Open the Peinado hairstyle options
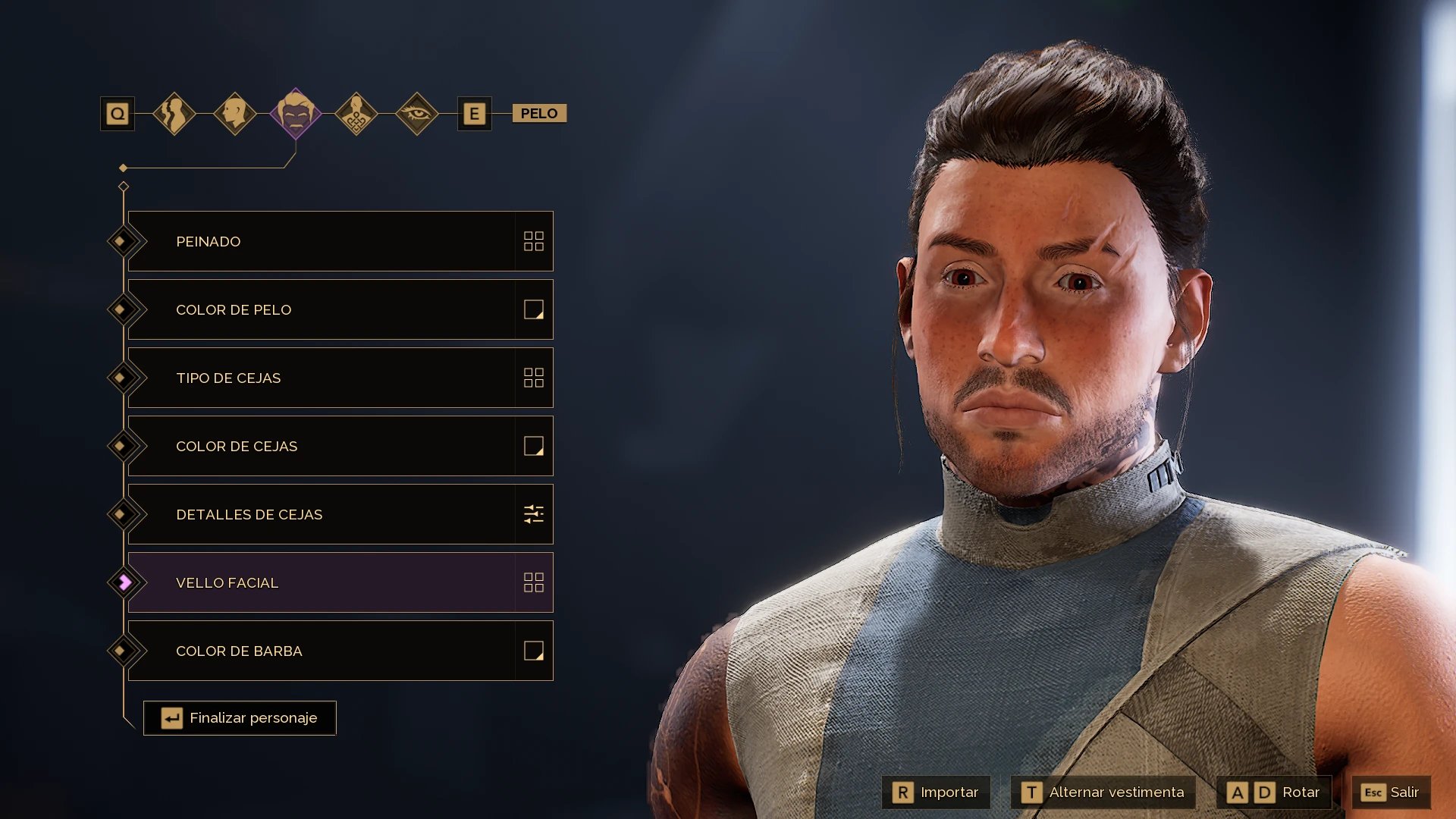Image resolution: width=1456 pixels, height=819 pixels. click(x=340, y=241)
